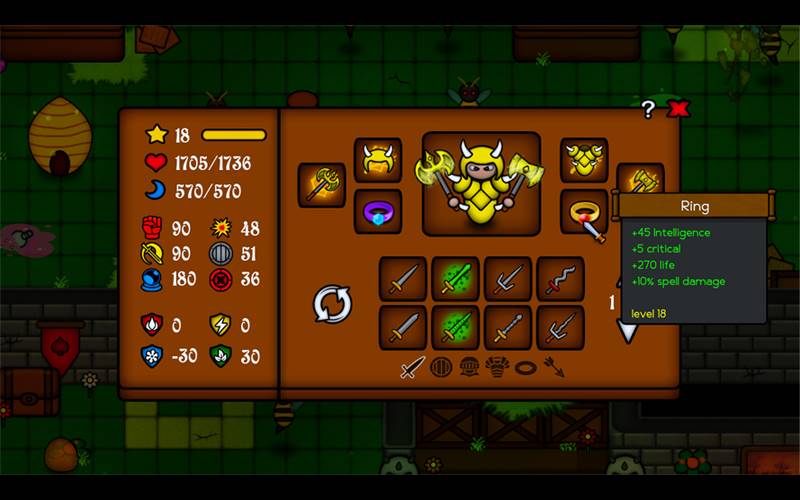Select the gold ring with red gem
Screen dimensions: 800x500
[x=584, y=211]
